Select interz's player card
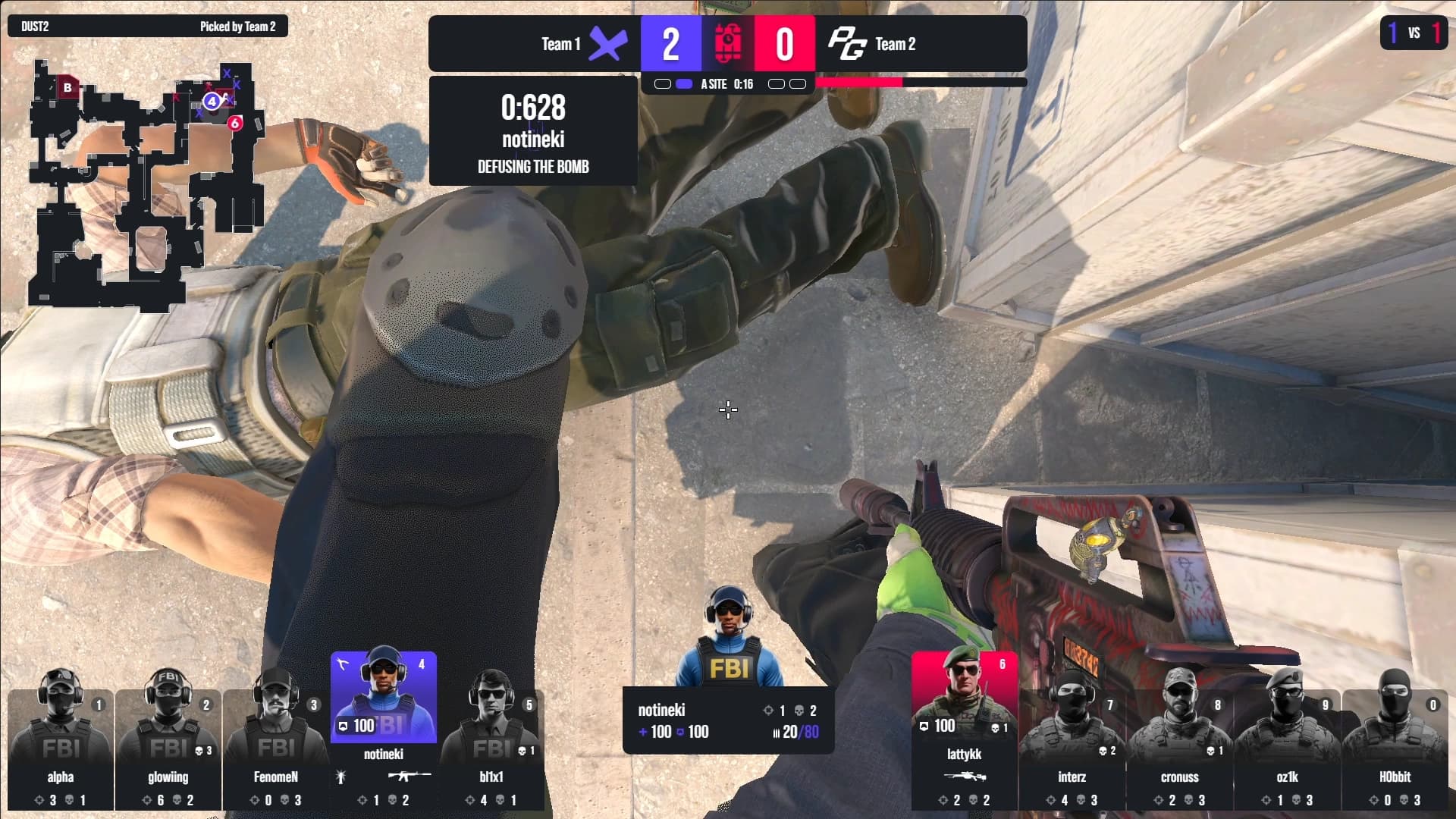This screenshot has height=819, width=1456. (1072, 747)
